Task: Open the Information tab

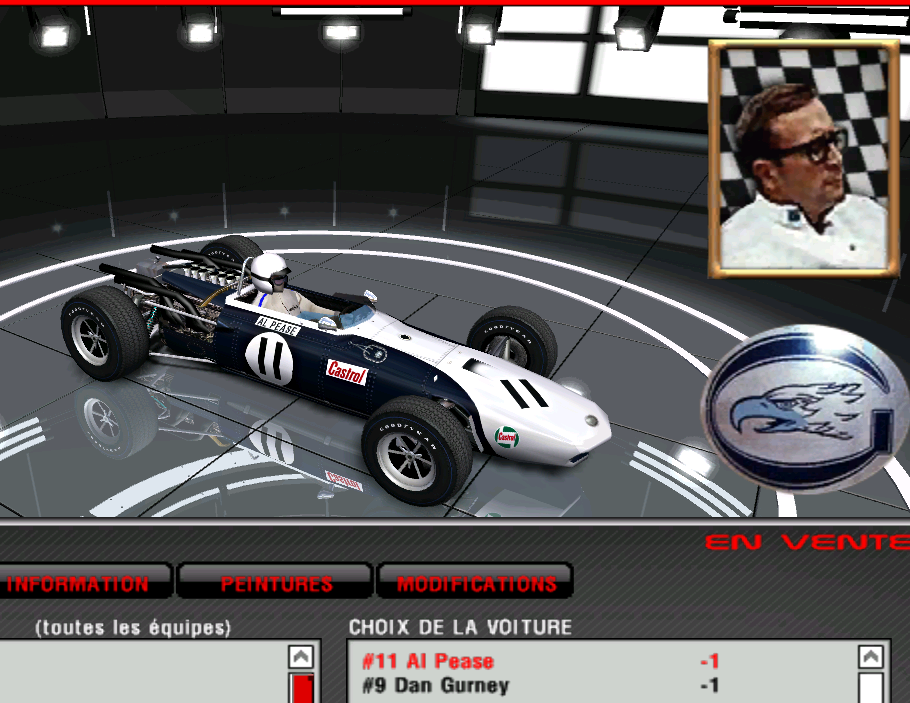Action: coord(79,583)
